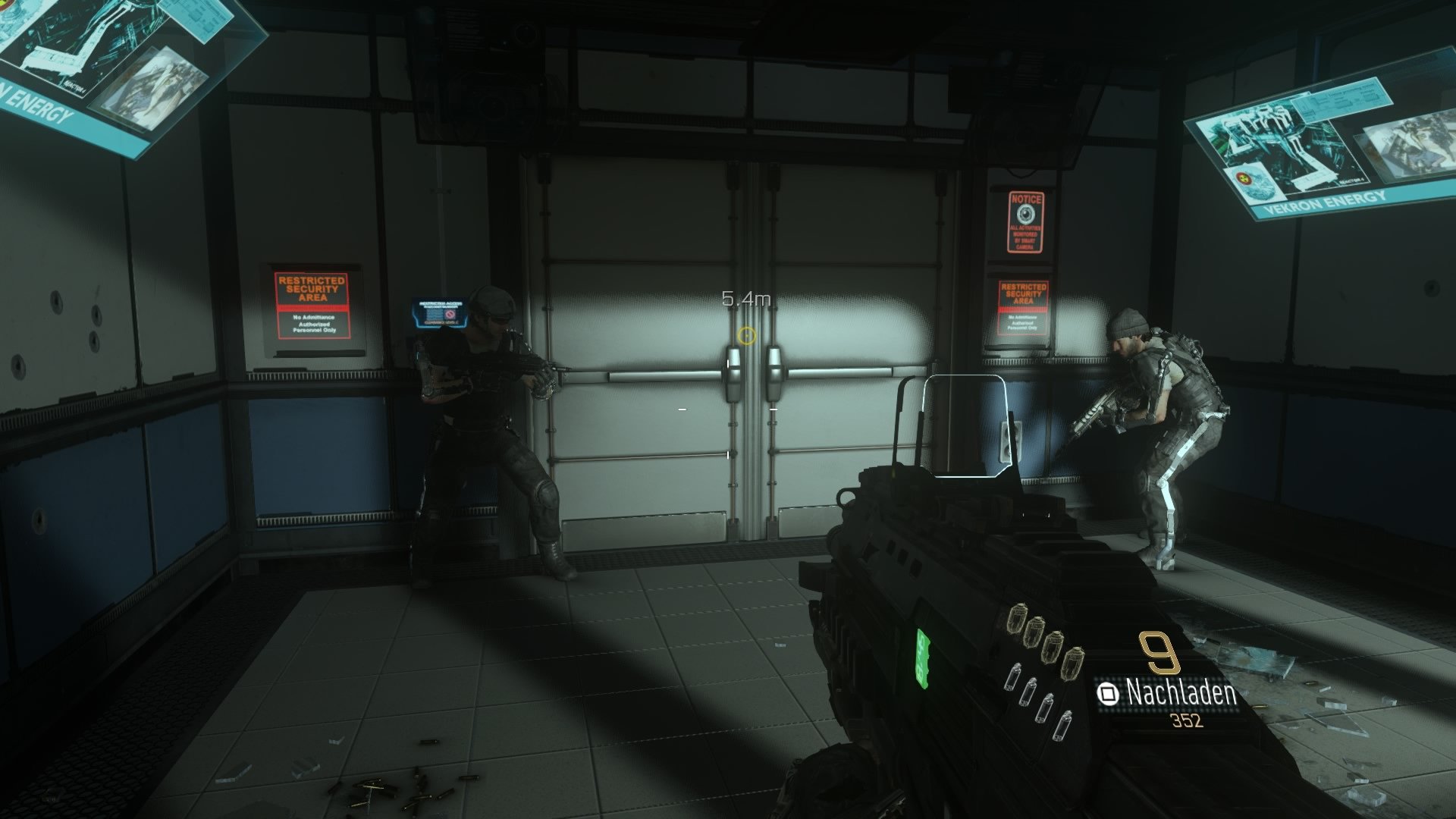The image size is (1456, 819).
Task: Click the red NOTICE smart camera sign
Action: [x=1027, y=221]
